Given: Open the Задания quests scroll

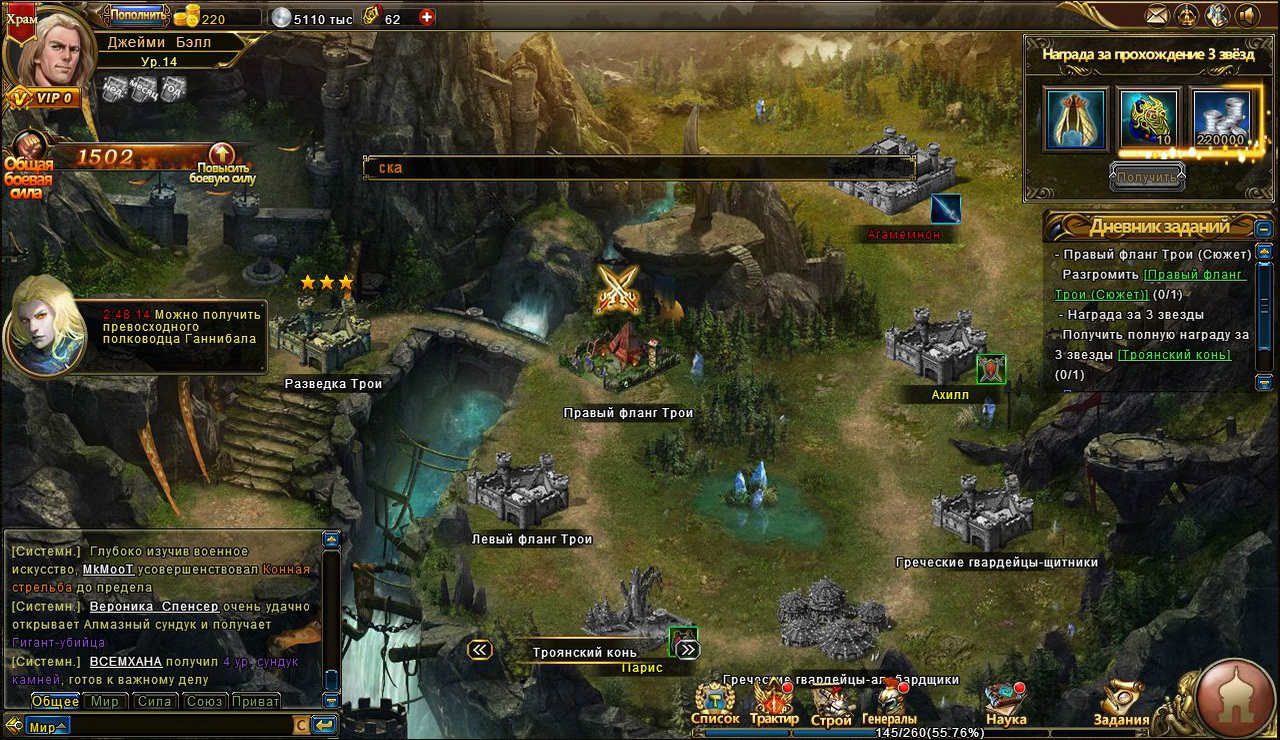Looking at the screenshot, I should [1121, 703].
